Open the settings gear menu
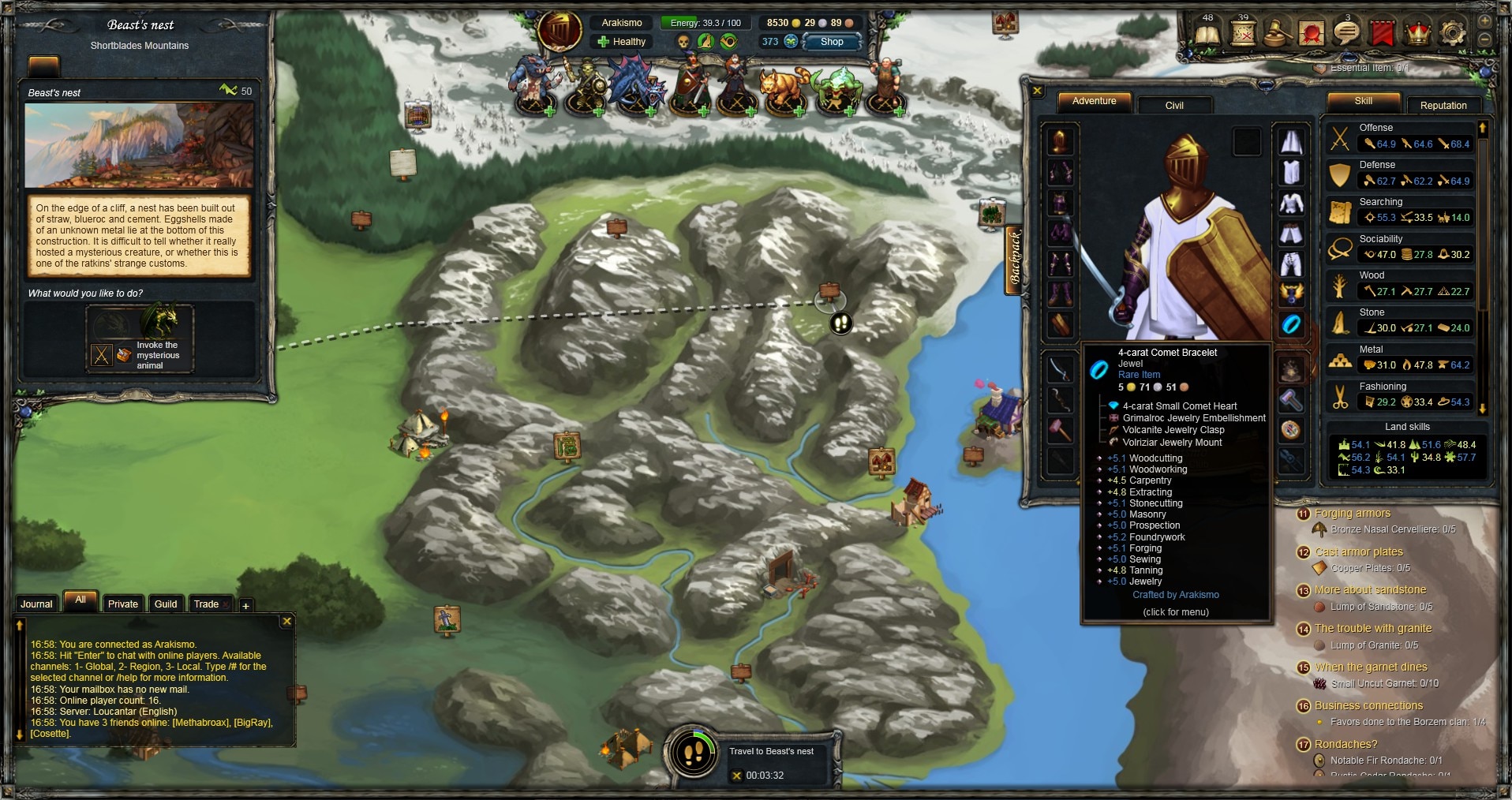This screenshot has height=800, width=1512. pos(1453,33)
